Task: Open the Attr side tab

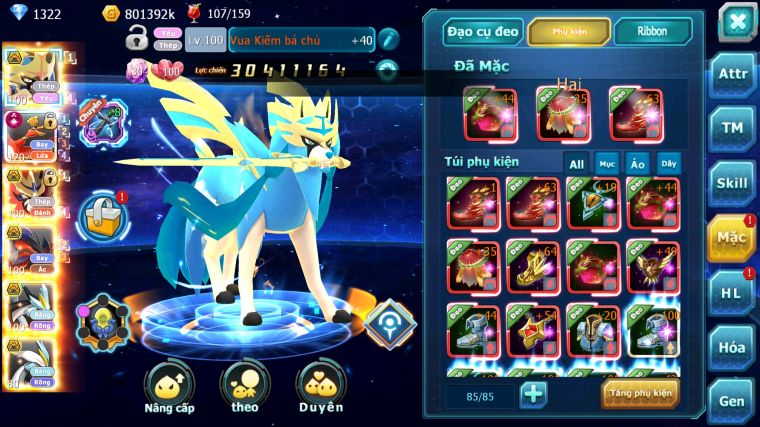Action: (x=732, y=75)
